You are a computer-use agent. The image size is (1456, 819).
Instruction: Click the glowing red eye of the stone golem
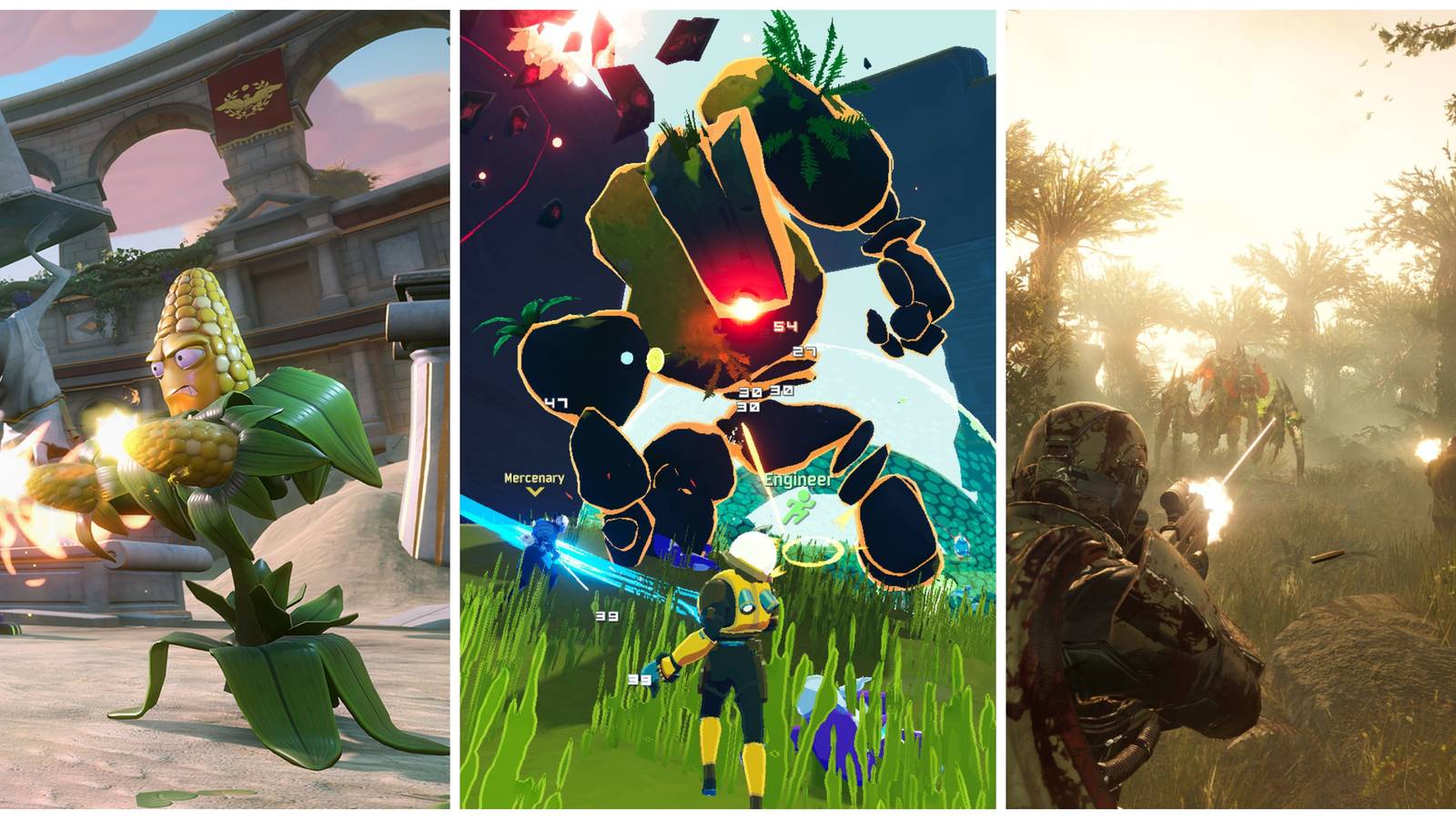[x=744, y=308]
